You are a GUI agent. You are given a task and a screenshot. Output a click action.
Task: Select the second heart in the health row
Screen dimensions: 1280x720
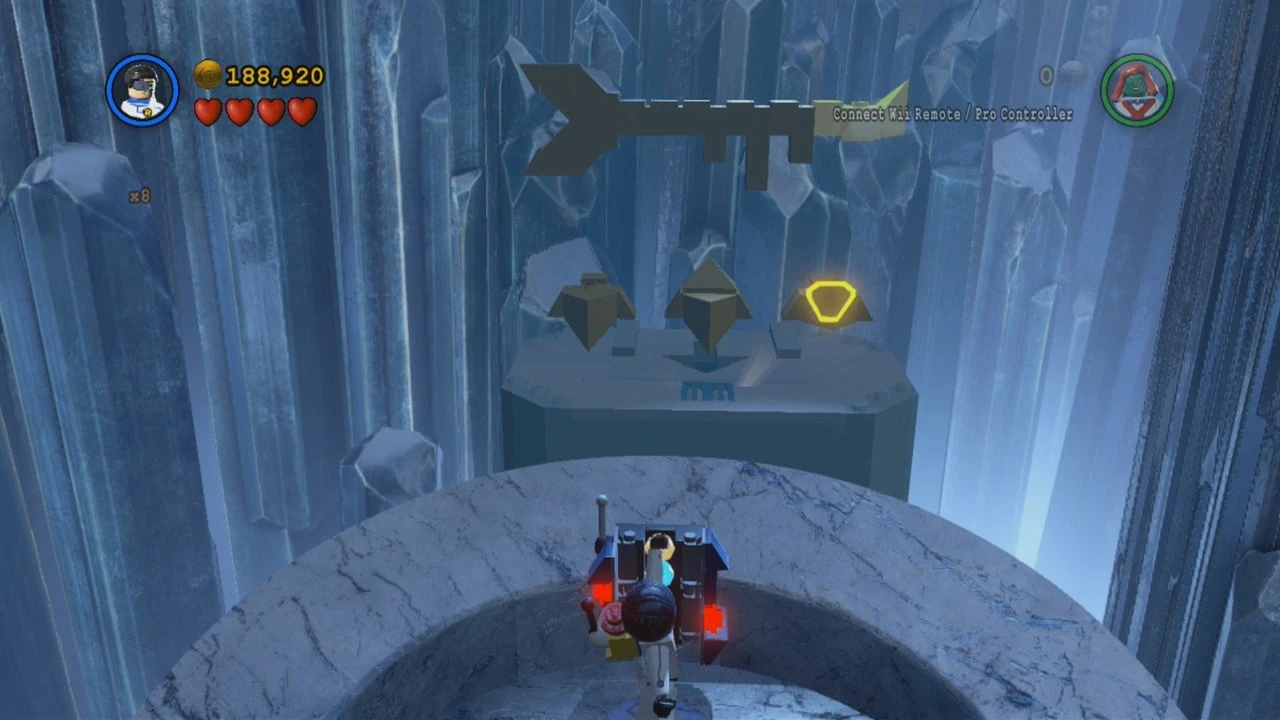(x=239, y=112)
